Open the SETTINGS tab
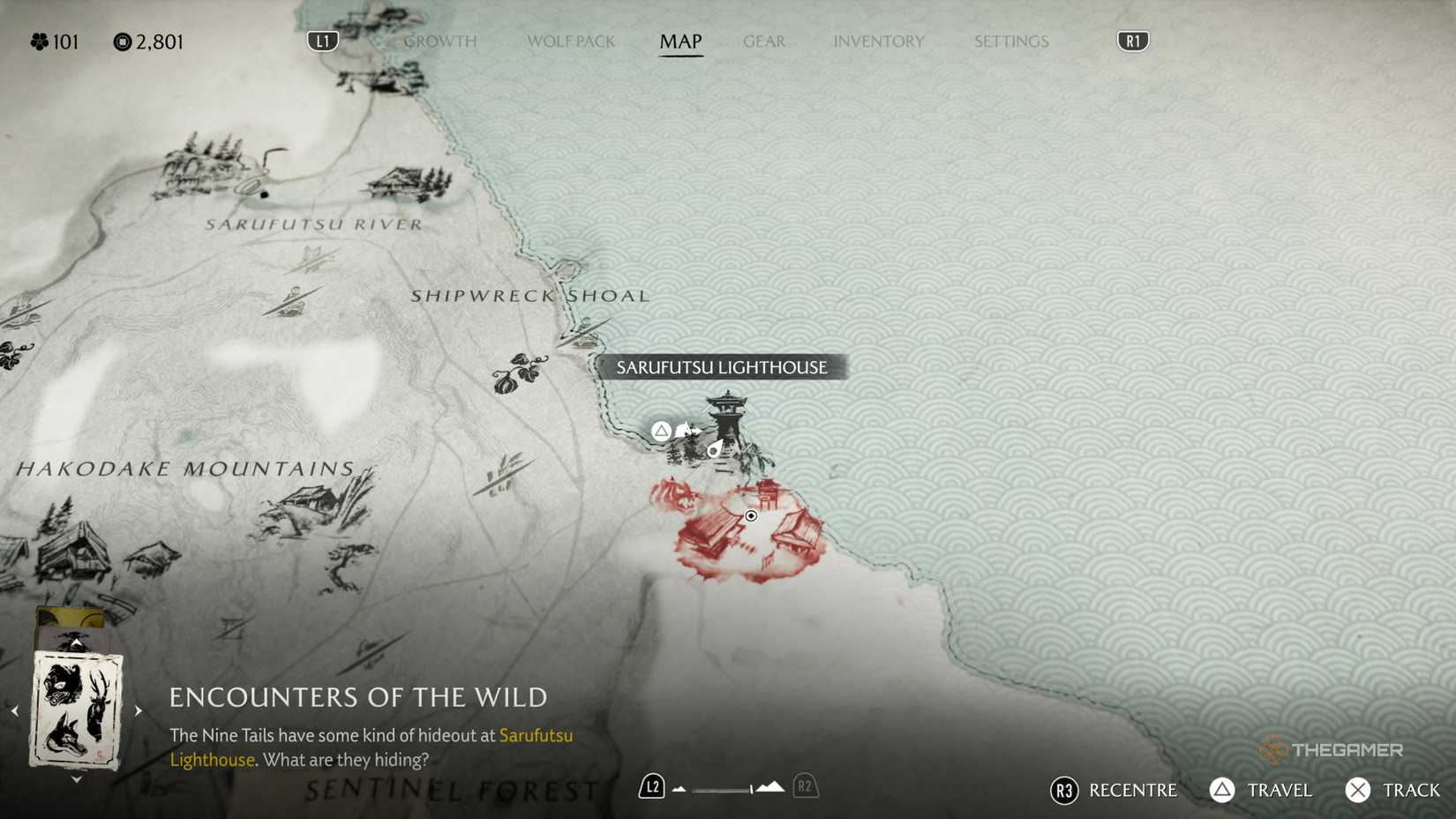Image resolution: width=1456 pixels, height=819 pixels. click(x=1010, y=41)
